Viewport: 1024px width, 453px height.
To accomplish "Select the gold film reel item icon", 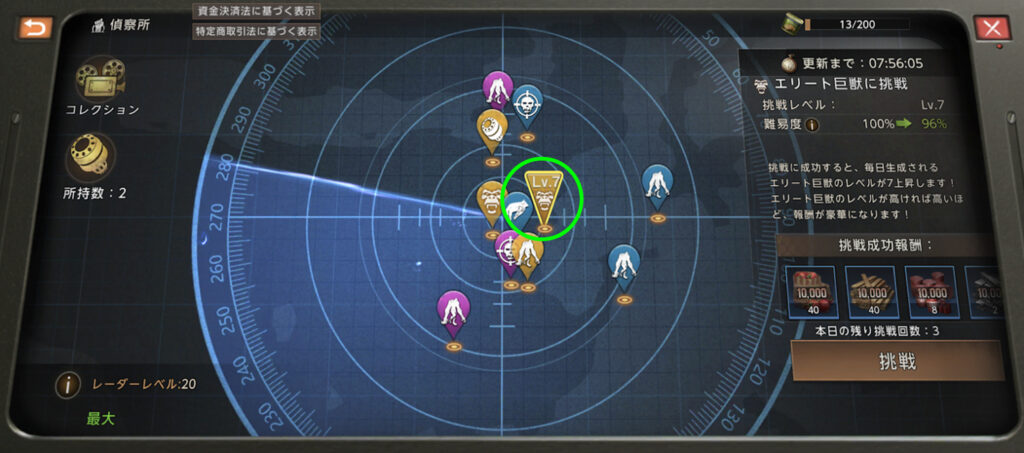I will point(90,155).
